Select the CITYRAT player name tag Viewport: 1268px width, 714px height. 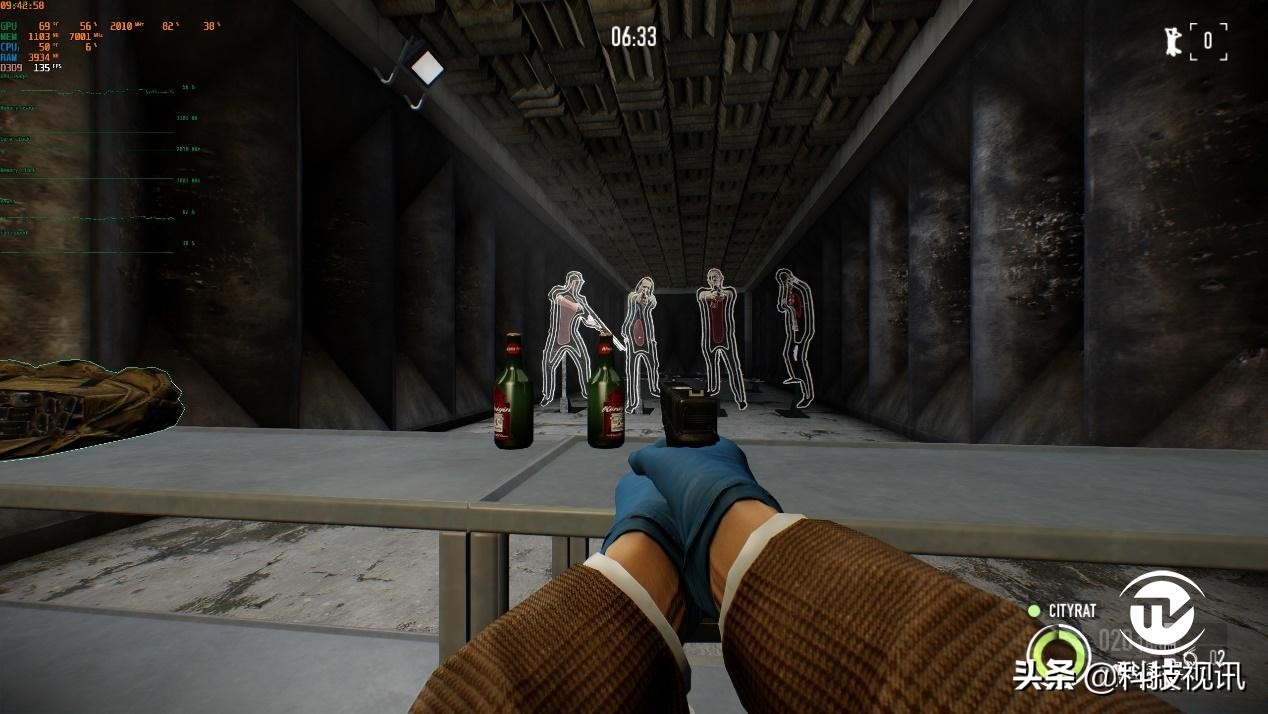(1071, 610)
